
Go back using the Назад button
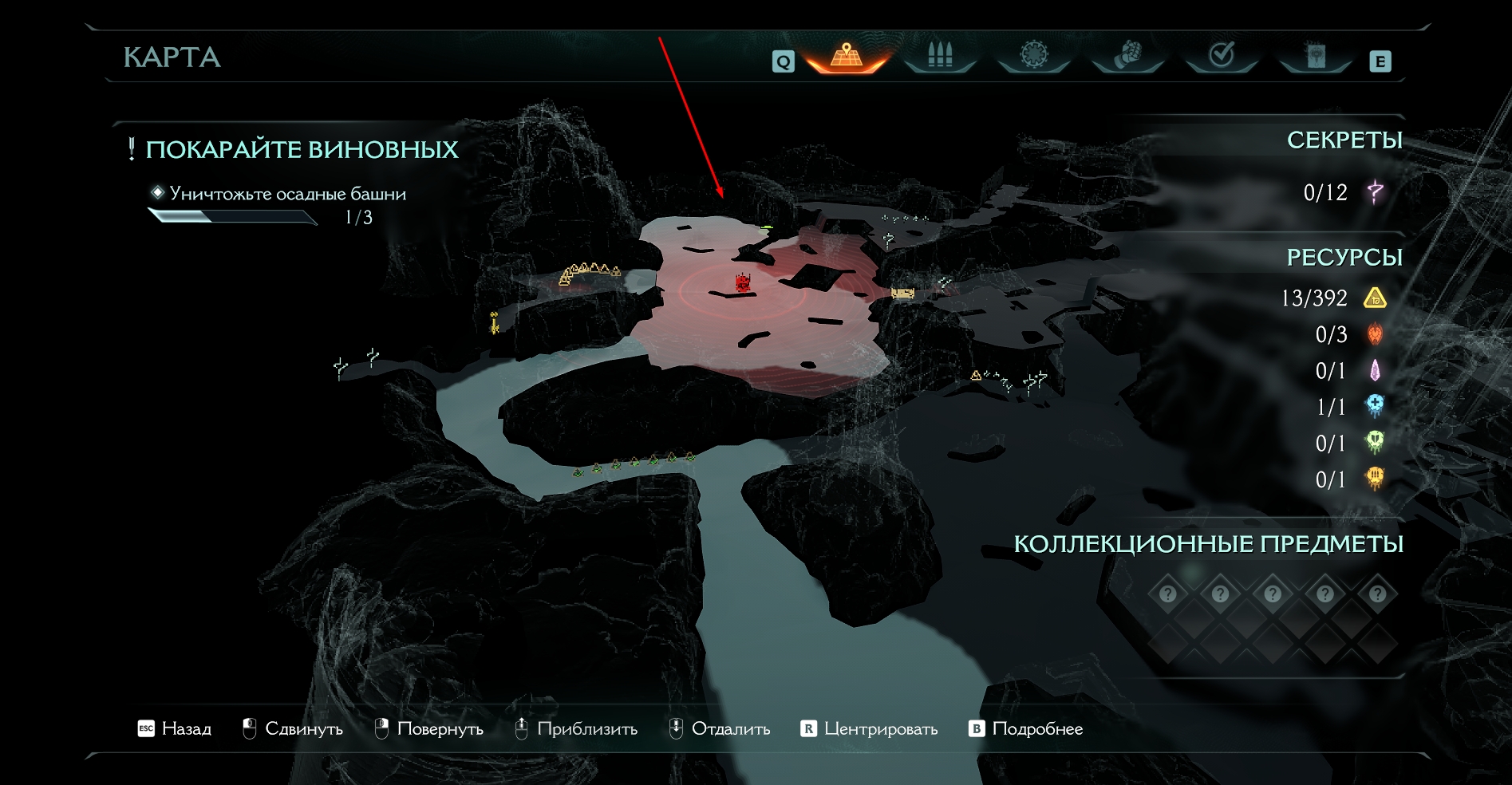coord(175,728)
